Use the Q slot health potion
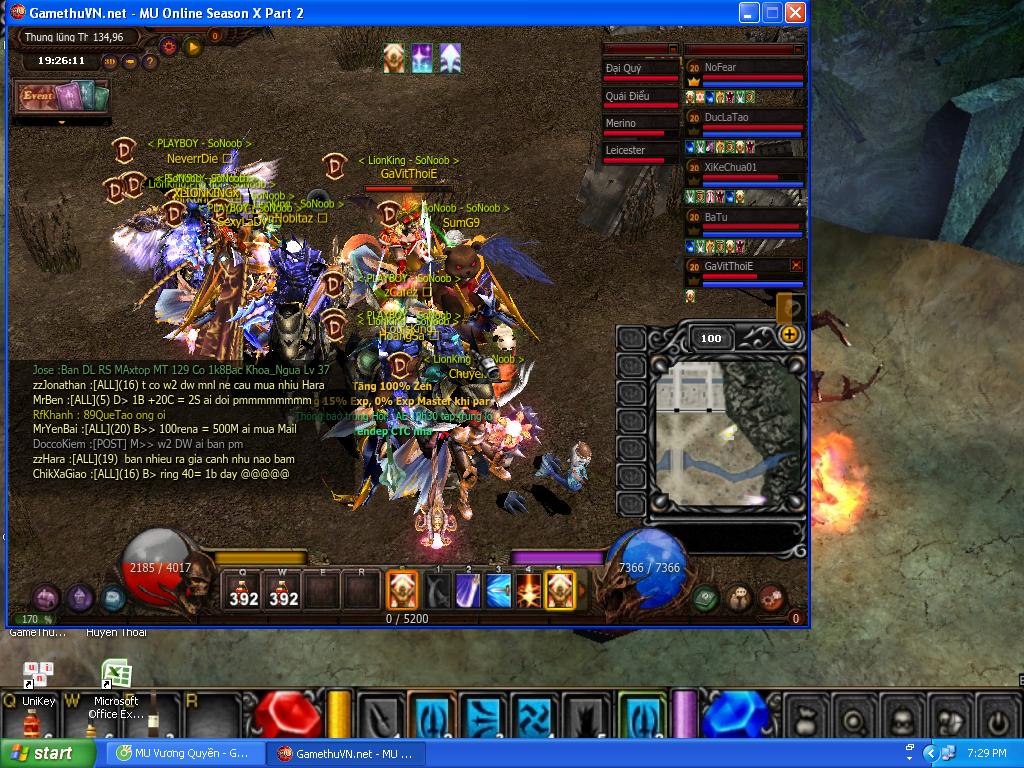This screenshot has width=1024, height=768. (x=243, y=592)
